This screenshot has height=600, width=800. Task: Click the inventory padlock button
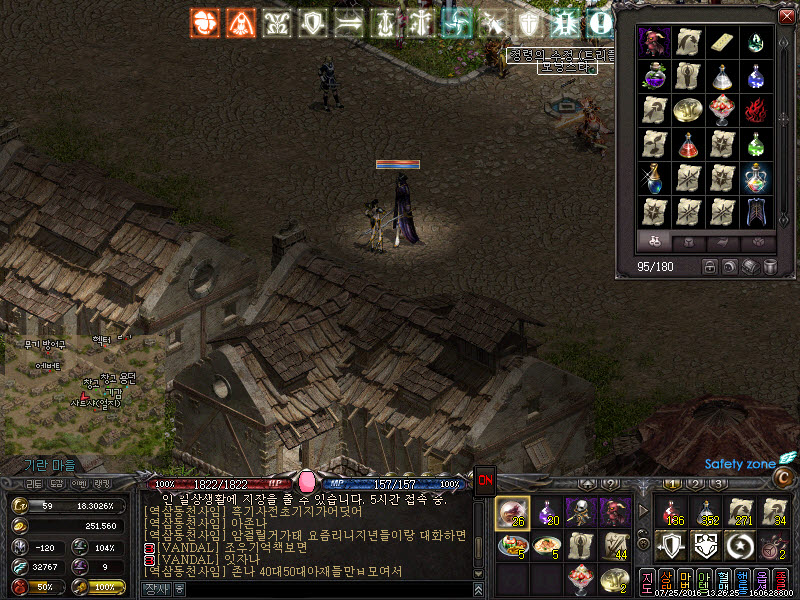(710, 267)
